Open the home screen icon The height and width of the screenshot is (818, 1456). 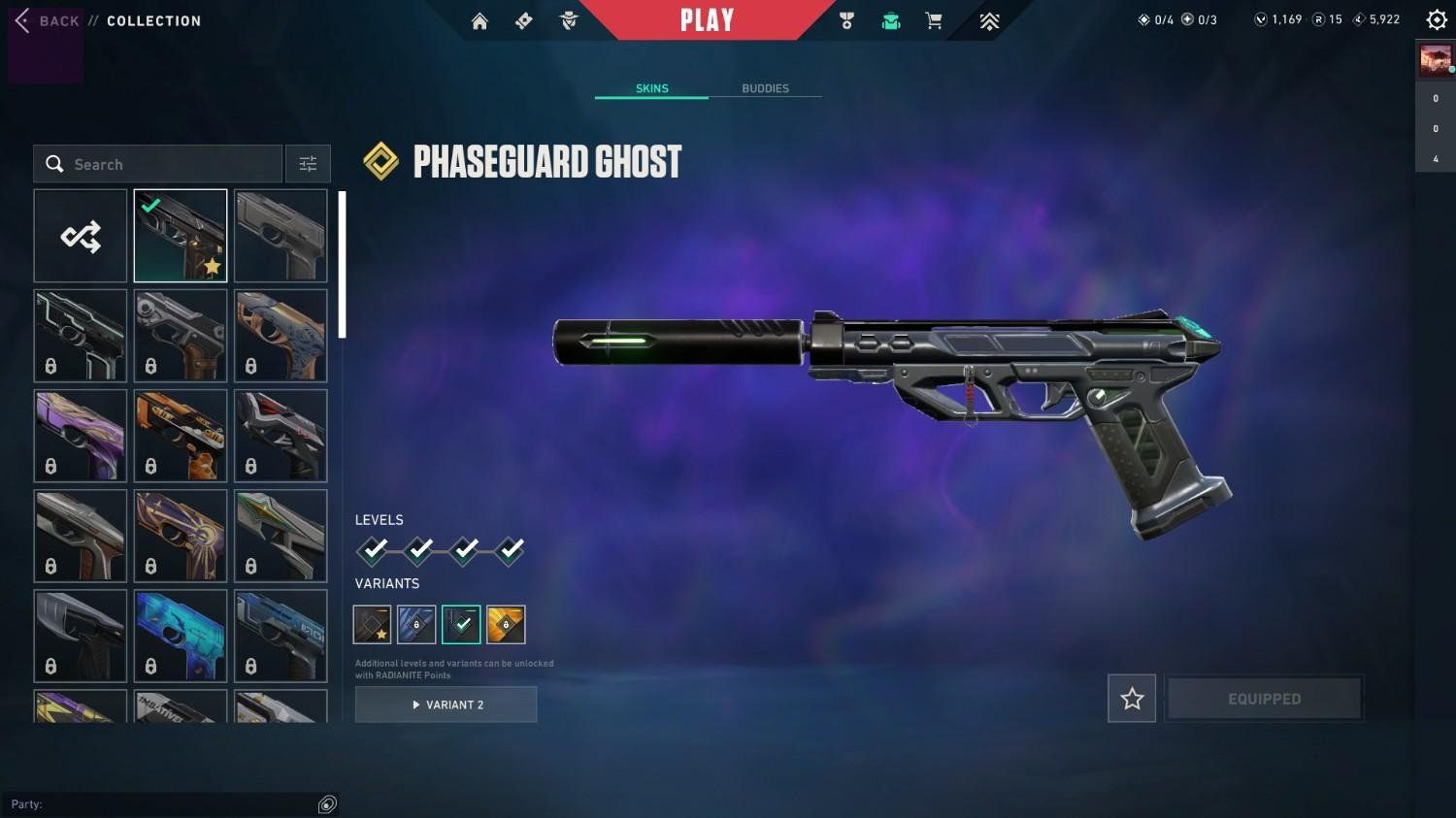(480, 21)
